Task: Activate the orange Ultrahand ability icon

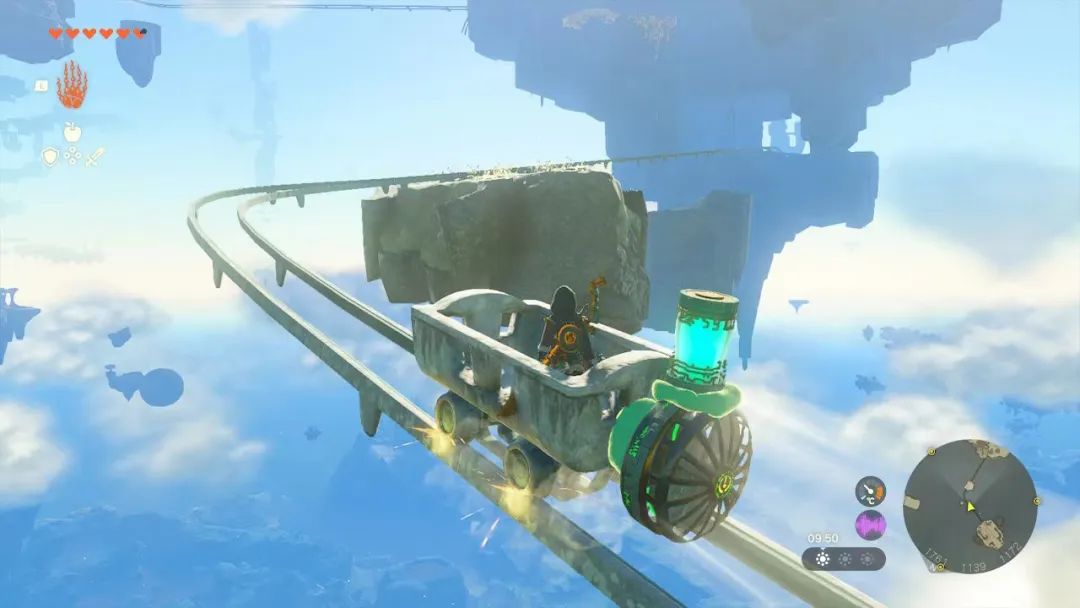Action: click(71, 86)
